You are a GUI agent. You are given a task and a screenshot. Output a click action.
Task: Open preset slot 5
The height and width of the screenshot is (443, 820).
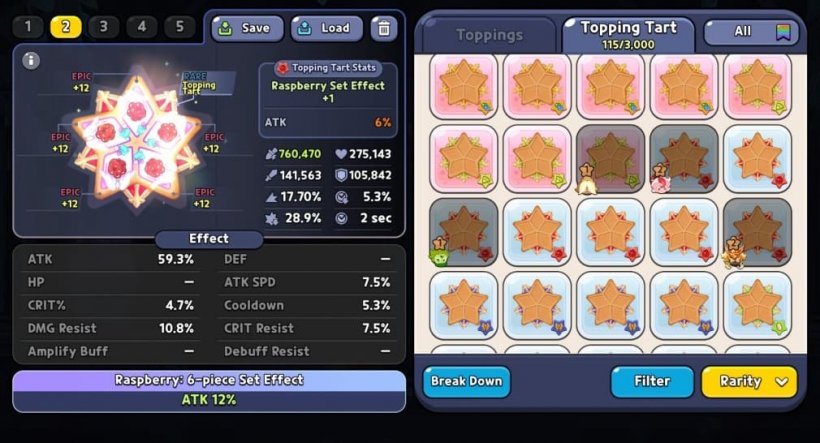[179, 27]
